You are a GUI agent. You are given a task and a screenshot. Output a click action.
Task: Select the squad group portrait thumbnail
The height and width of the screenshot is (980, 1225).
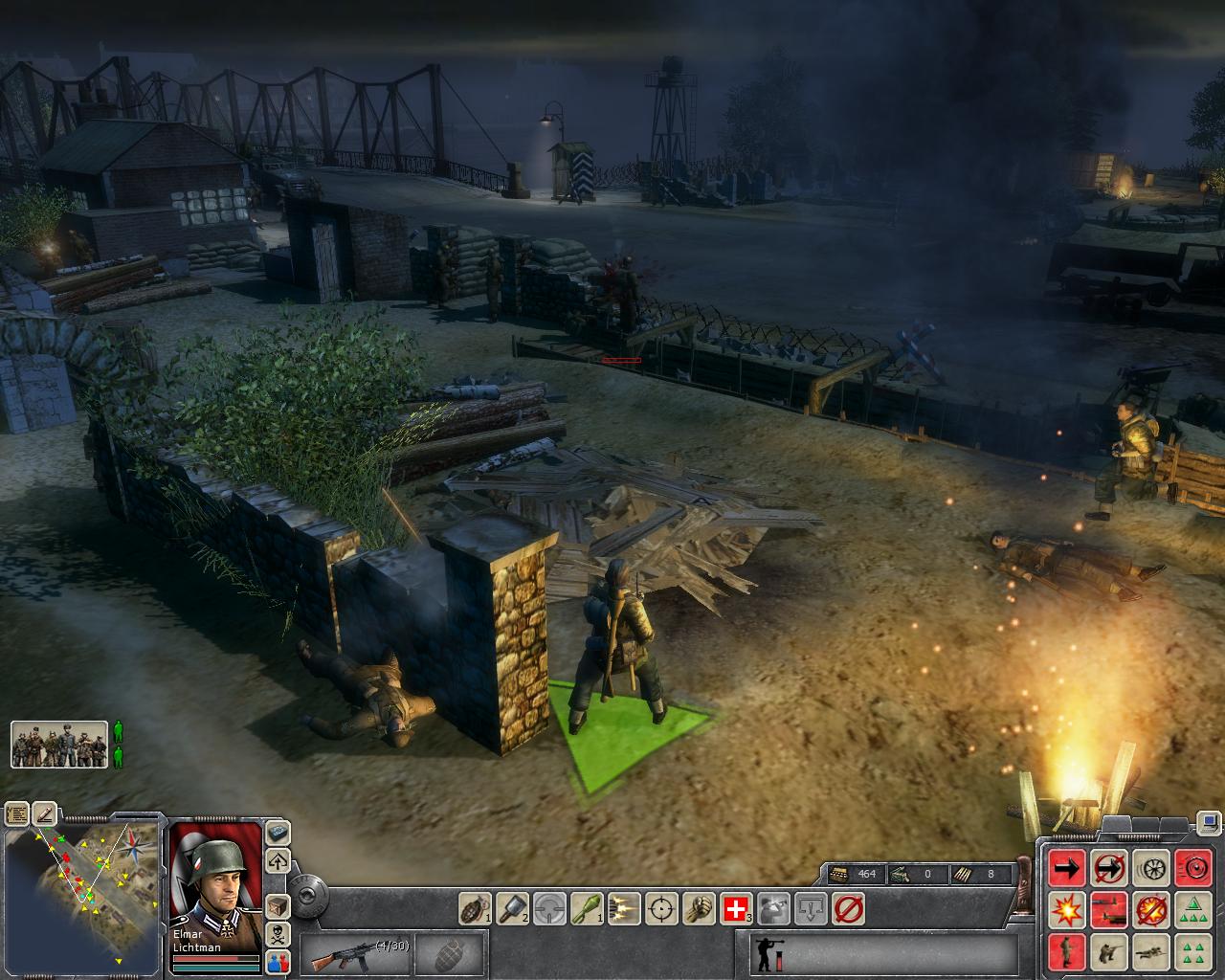pos(59,744)
